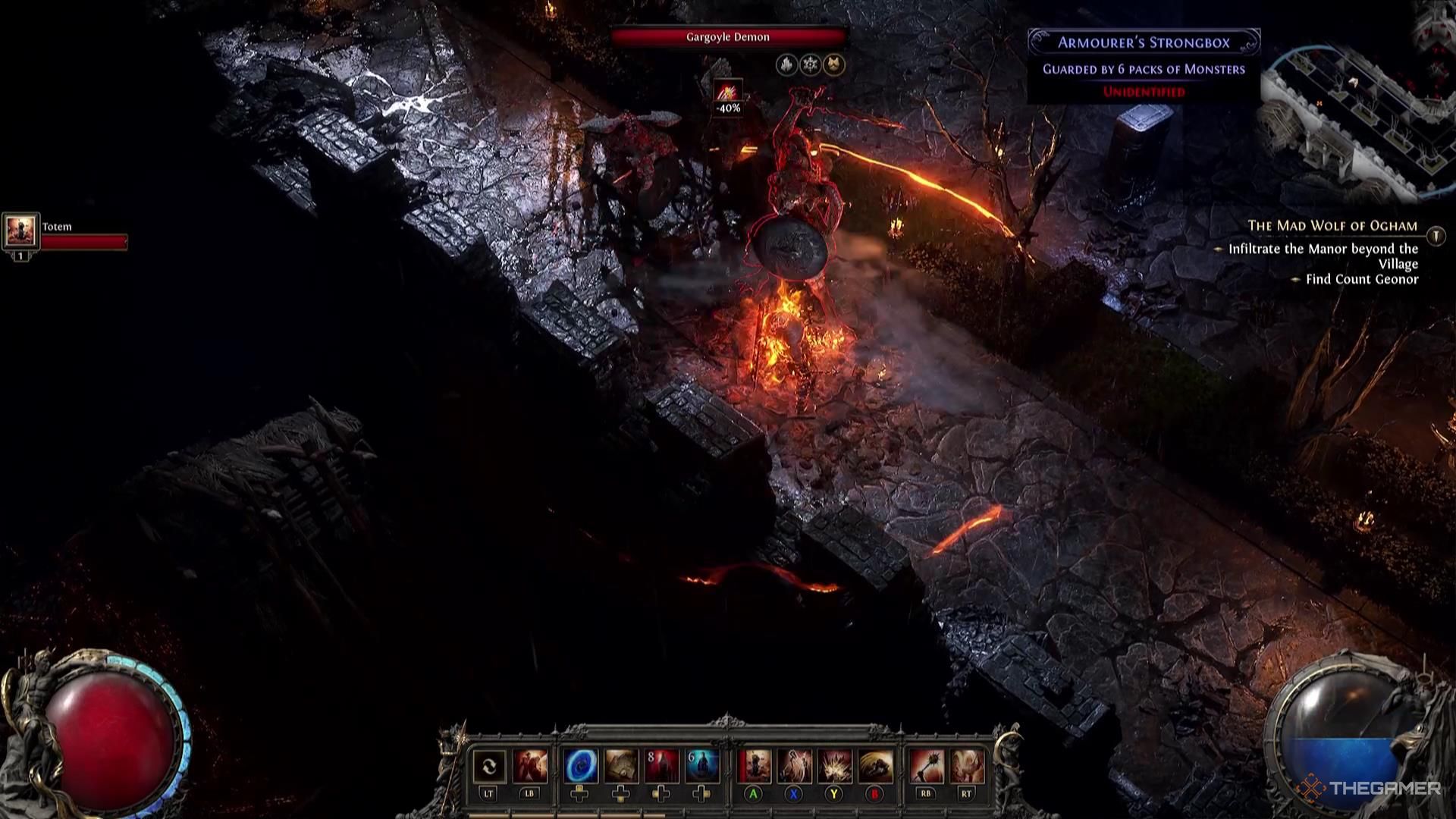Use the blue mana flask with 6 charges
This screenshot has height=819, width=1456.
(702, 767)
